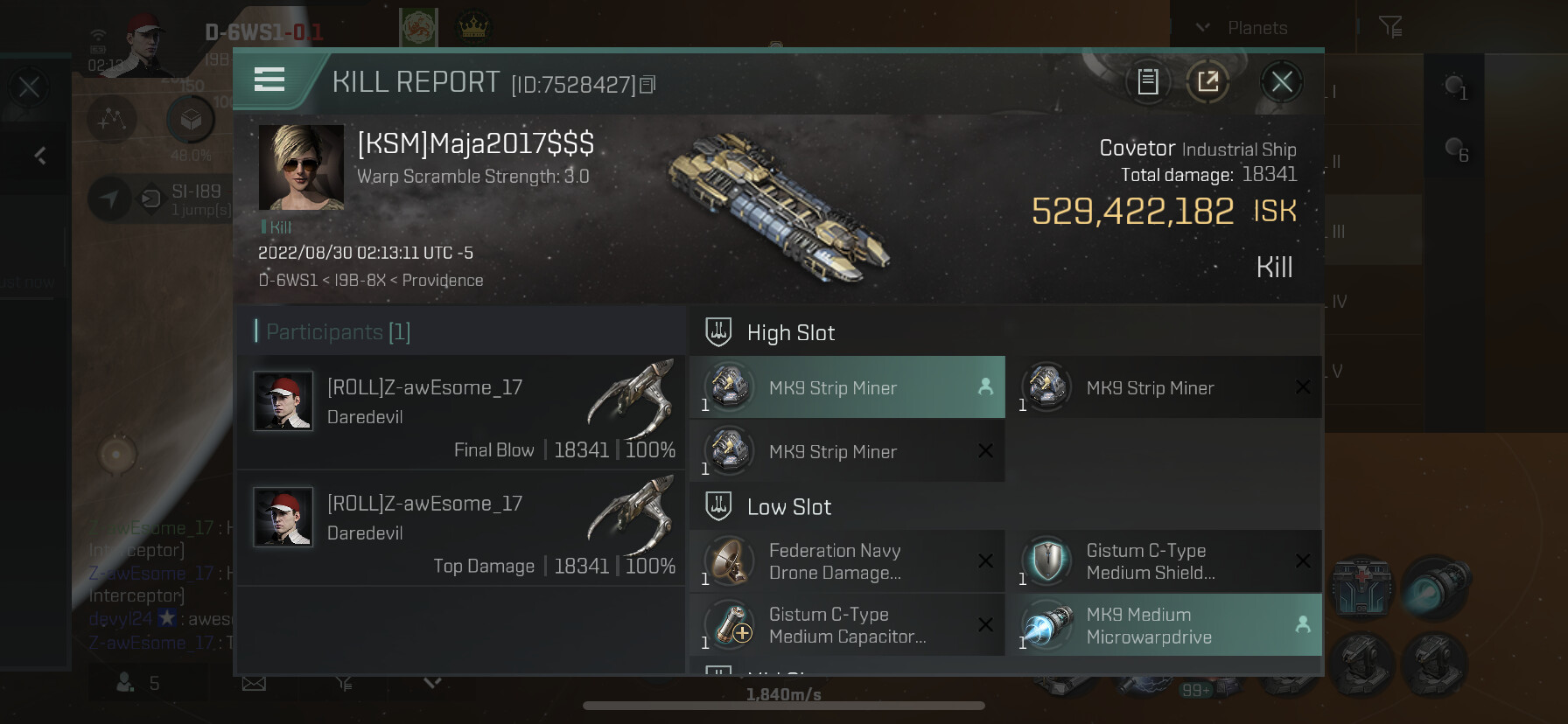
Task: Select the Final Blow participant row
Action: [461, 412]
